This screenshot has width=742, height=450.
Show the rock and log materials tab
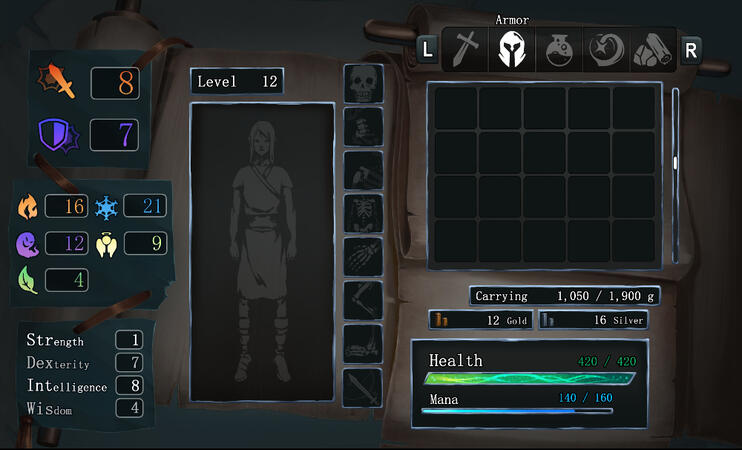pyautogui.click(x=651, y=49)
